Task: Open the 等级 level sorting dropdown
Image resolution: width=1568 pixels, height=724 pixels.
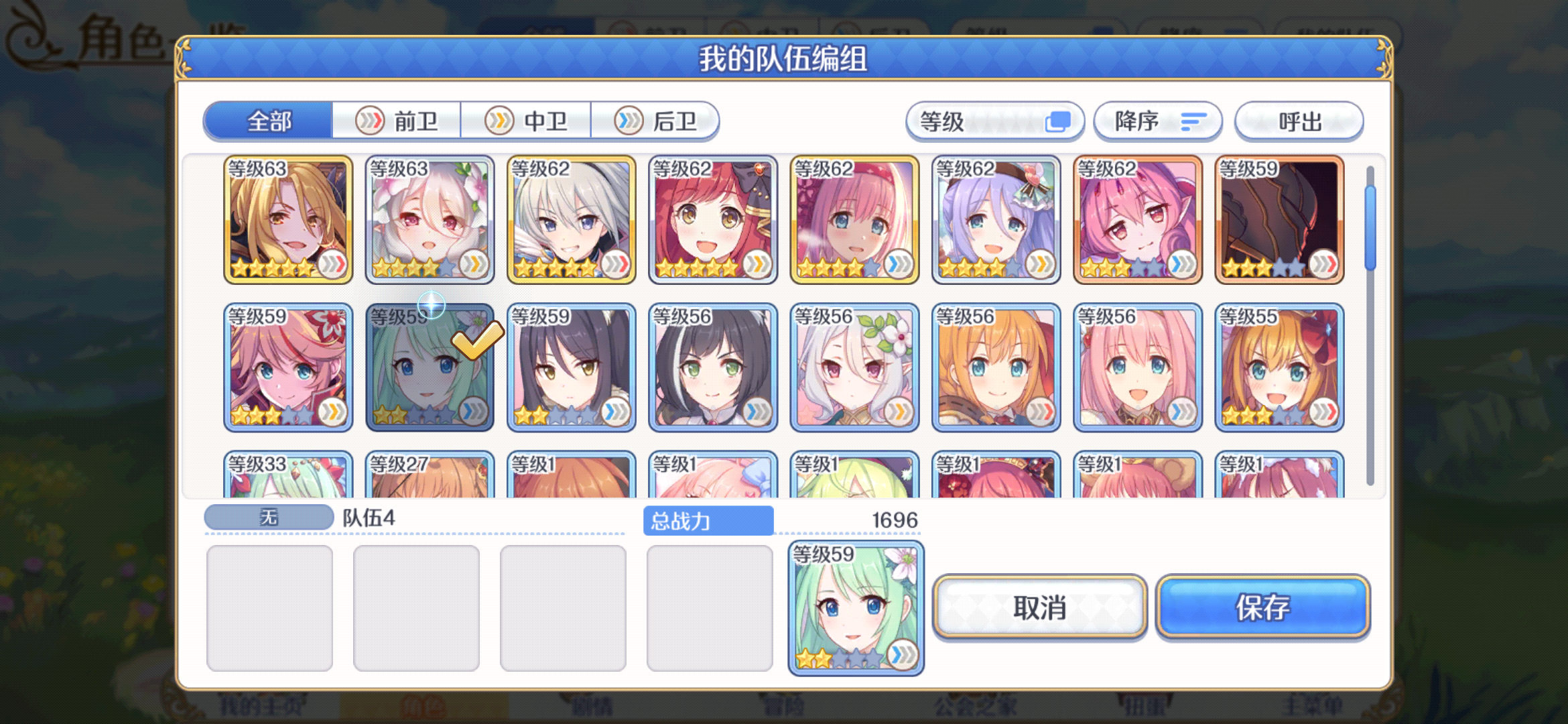Action: [995, 121]
